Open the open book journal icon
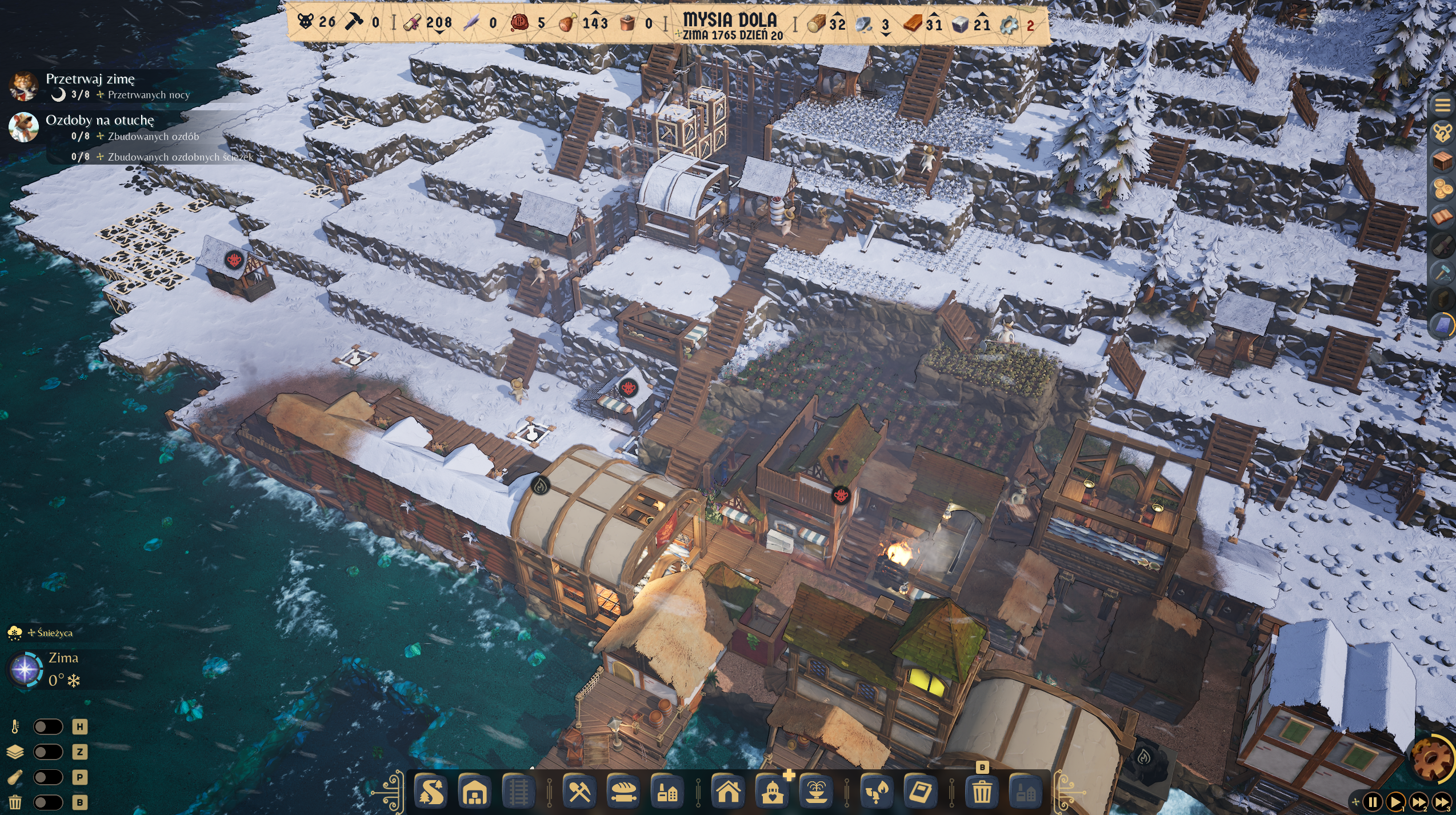1456x815 pixels. click(x=1442, y=217)
